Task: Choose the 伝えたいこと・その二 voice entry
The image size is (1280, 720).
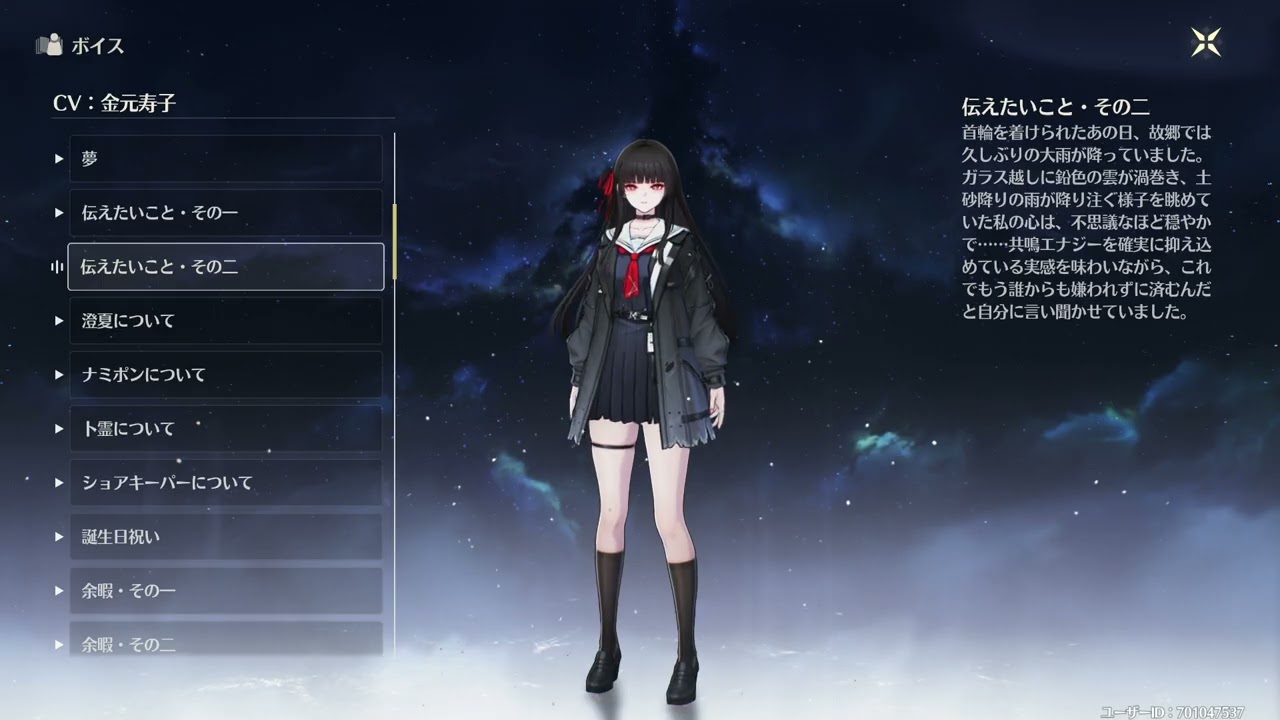Action: point(225,267)
